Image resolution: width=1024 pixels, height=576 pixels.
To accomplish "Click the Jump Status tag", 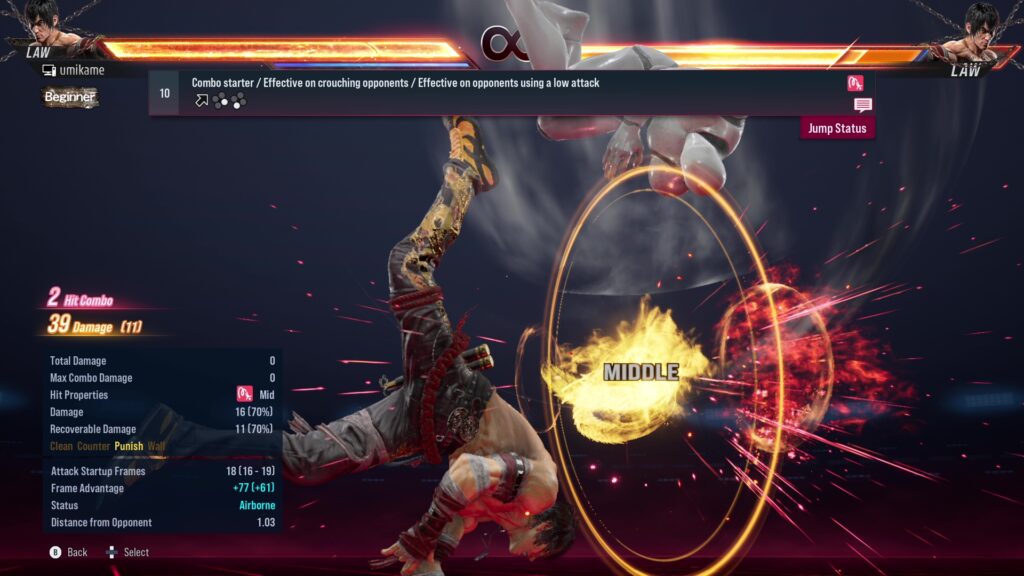I will point(837,128).
